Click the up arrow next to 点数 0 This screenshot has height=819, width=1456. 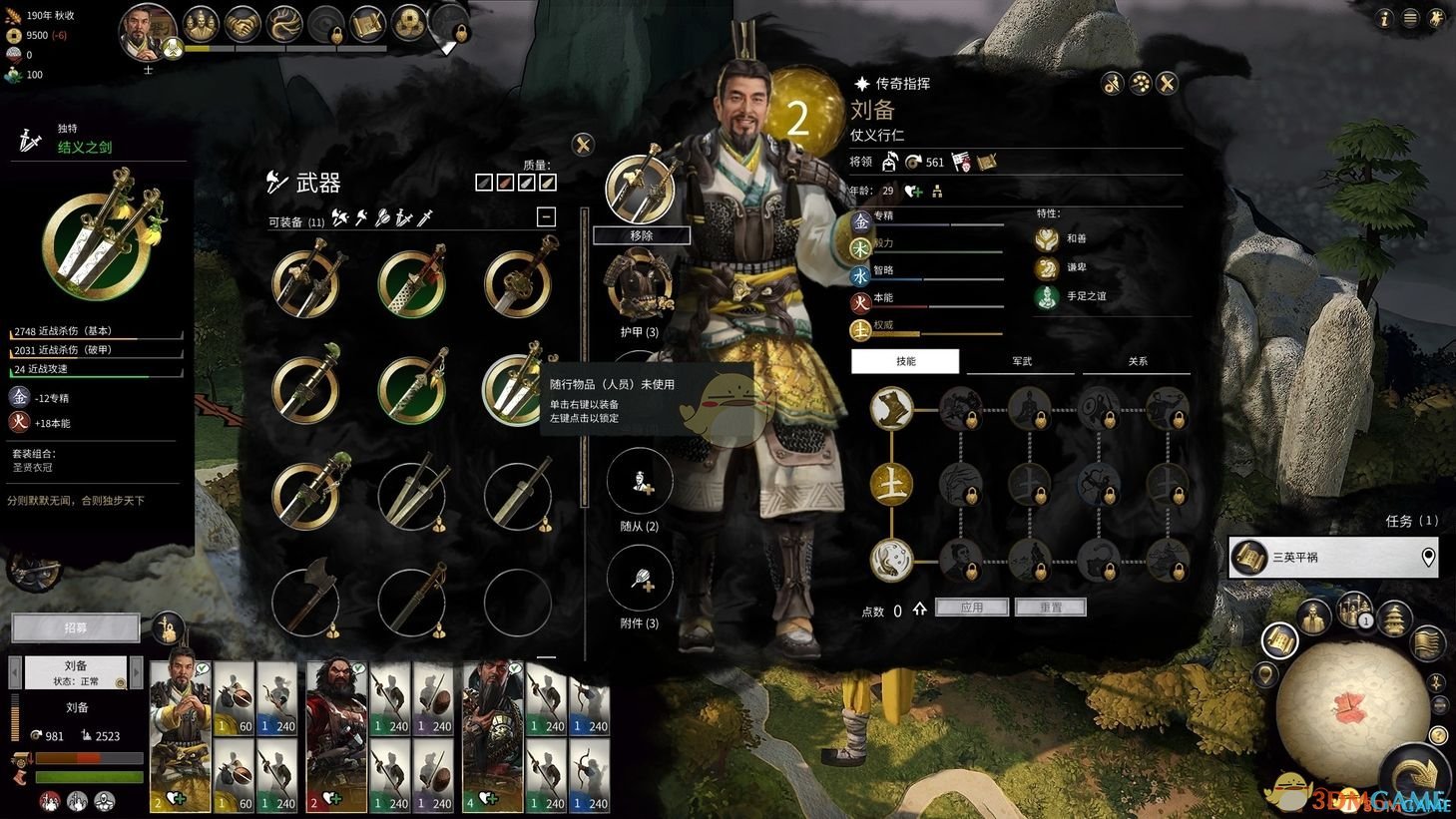coord(918,611)
